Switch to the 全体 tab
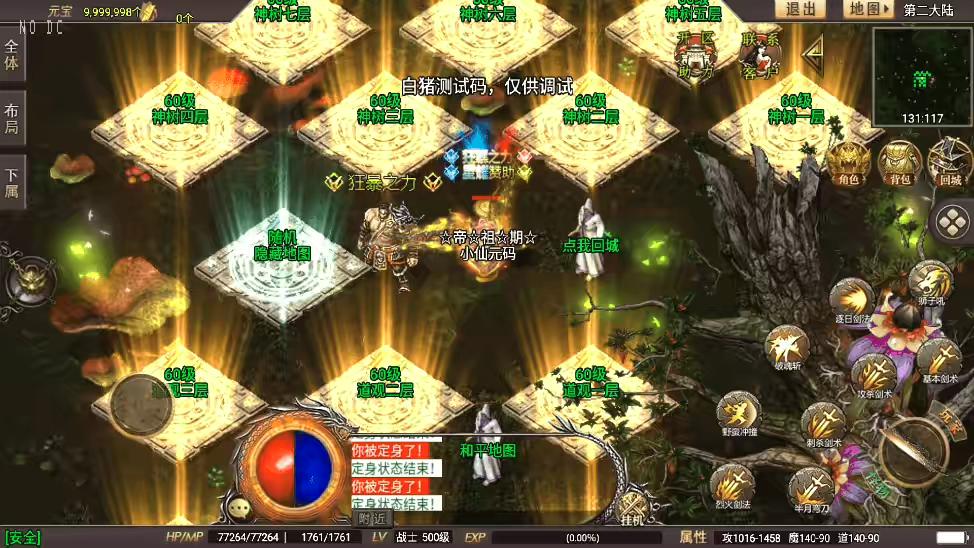 [12, 54]
